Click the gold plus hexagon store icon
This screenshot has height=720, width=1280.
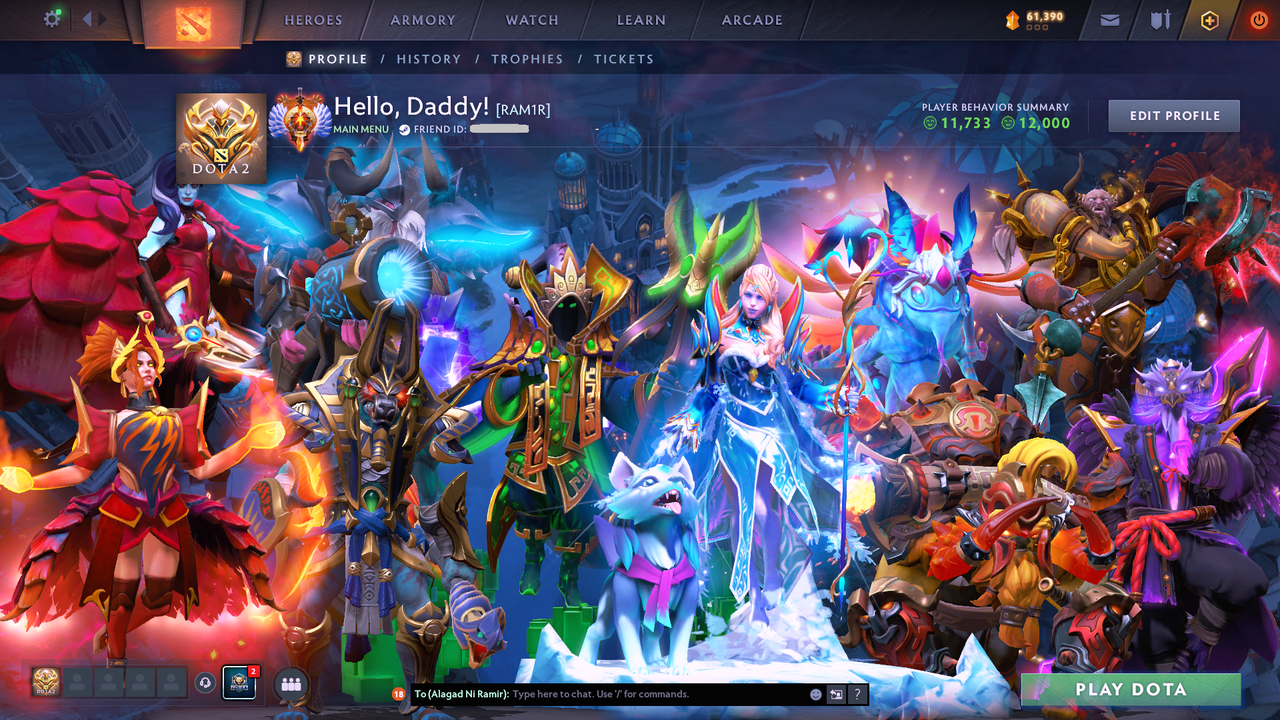pos(1212,19)
